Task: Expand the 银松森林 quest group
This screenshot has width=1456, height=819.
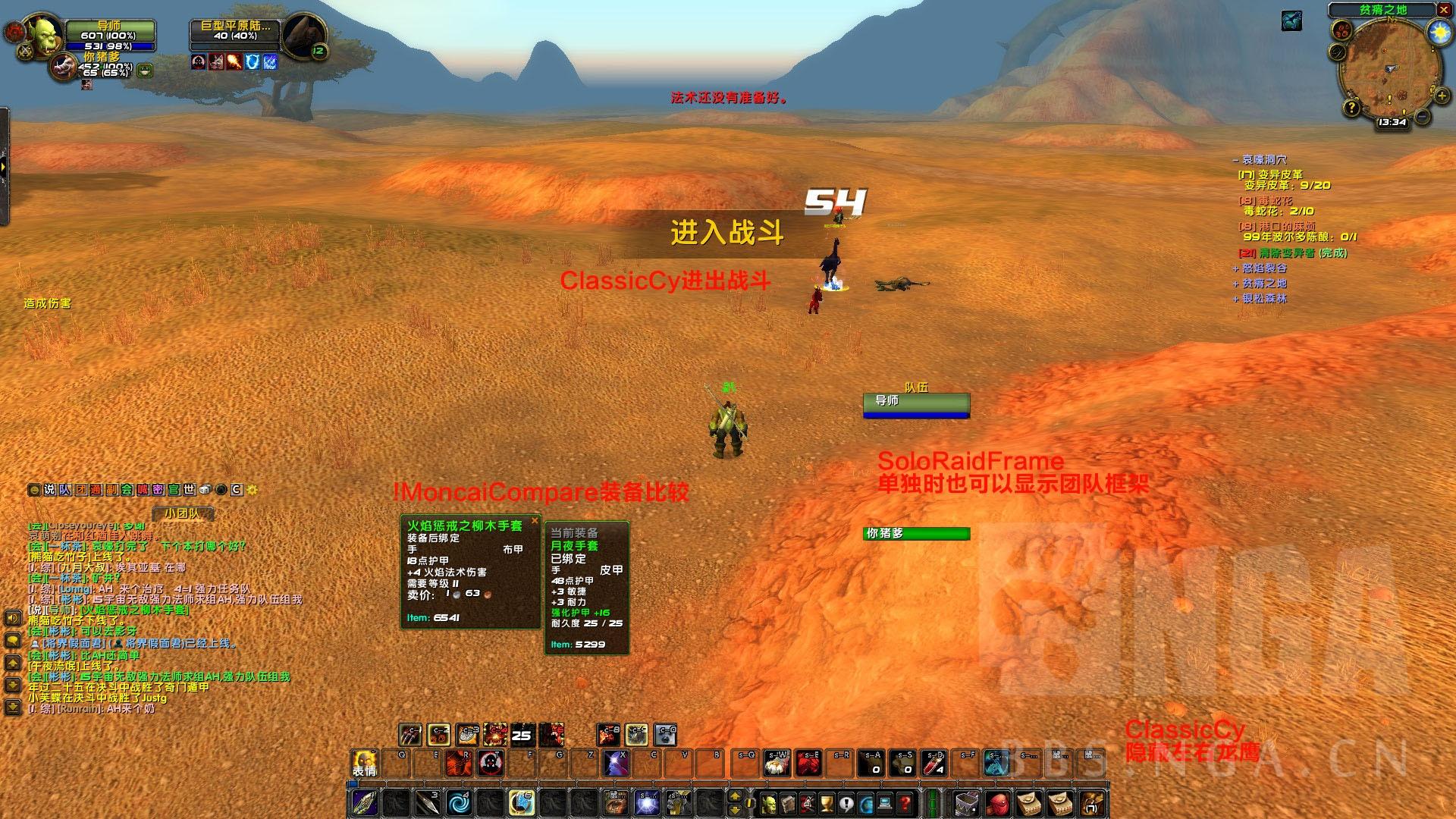Action: click(x=1236, y=299)
